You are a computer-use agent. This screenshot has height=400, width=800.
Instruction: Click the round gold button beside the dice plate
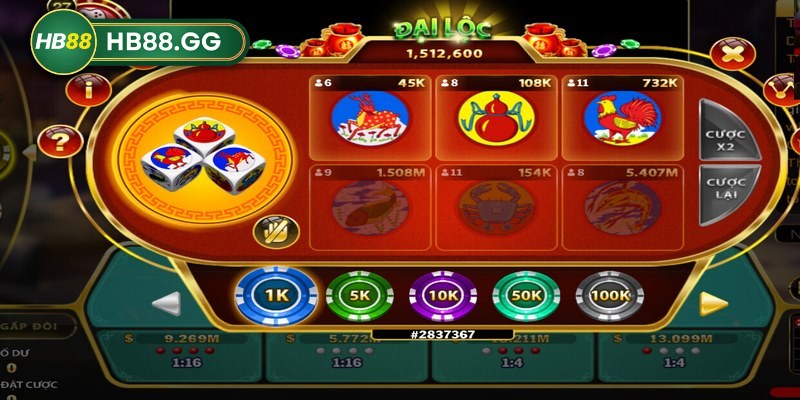[270, 232]
